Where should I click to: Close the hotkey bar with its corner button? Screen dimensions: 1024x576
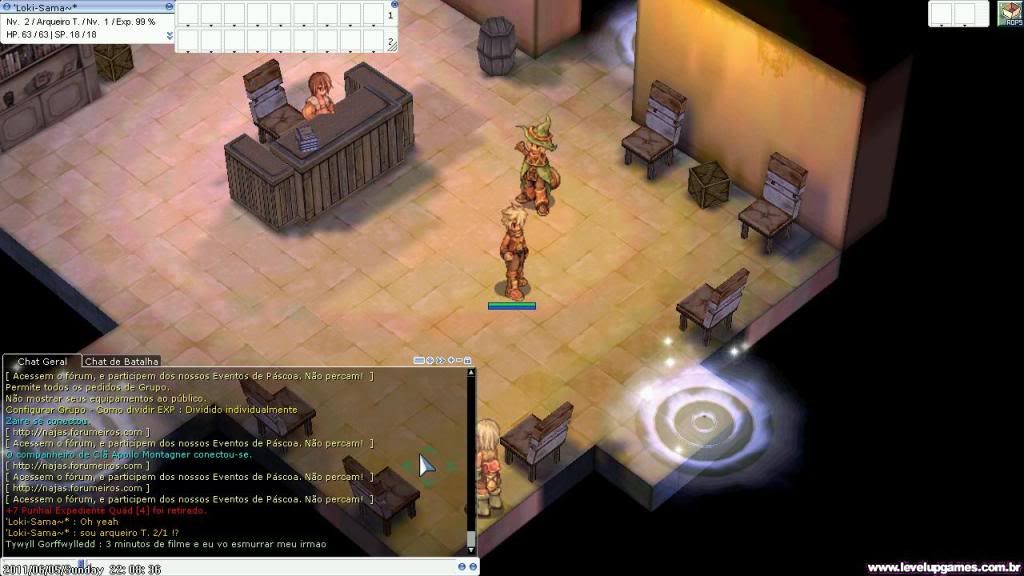(393, 4)
